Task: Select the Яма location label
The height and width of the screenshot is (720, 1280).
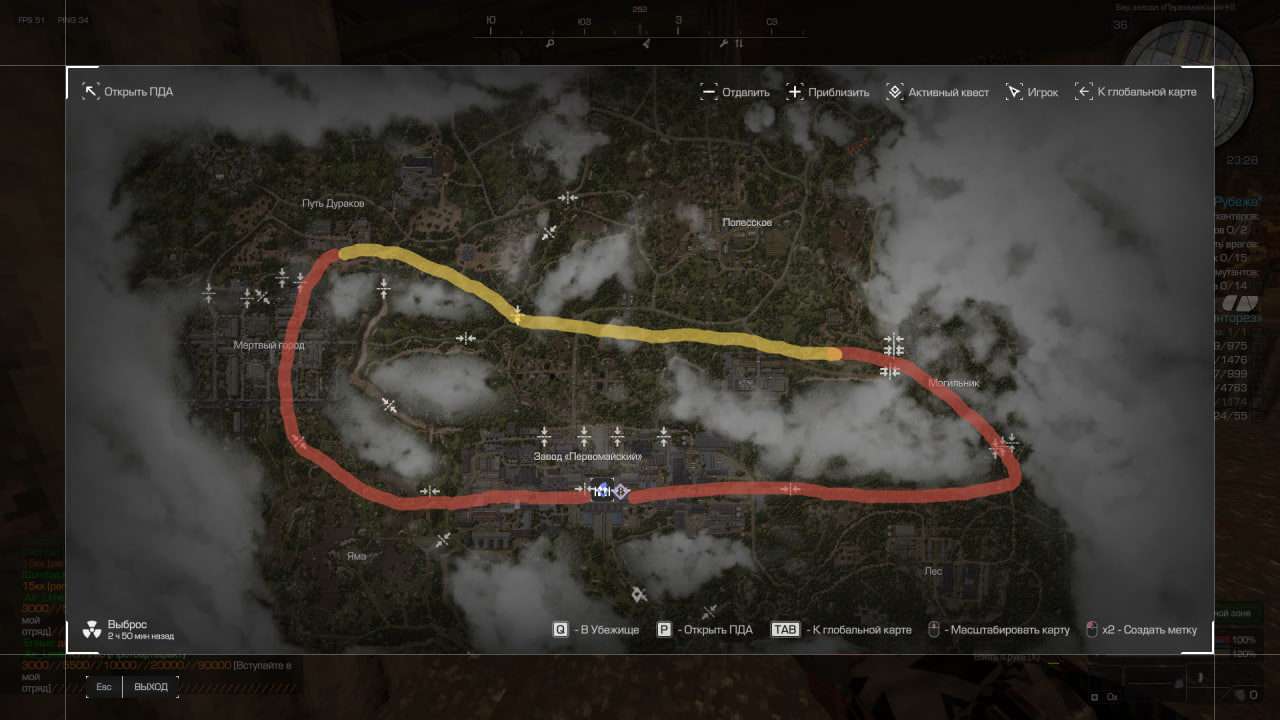Action: (355, 556)
